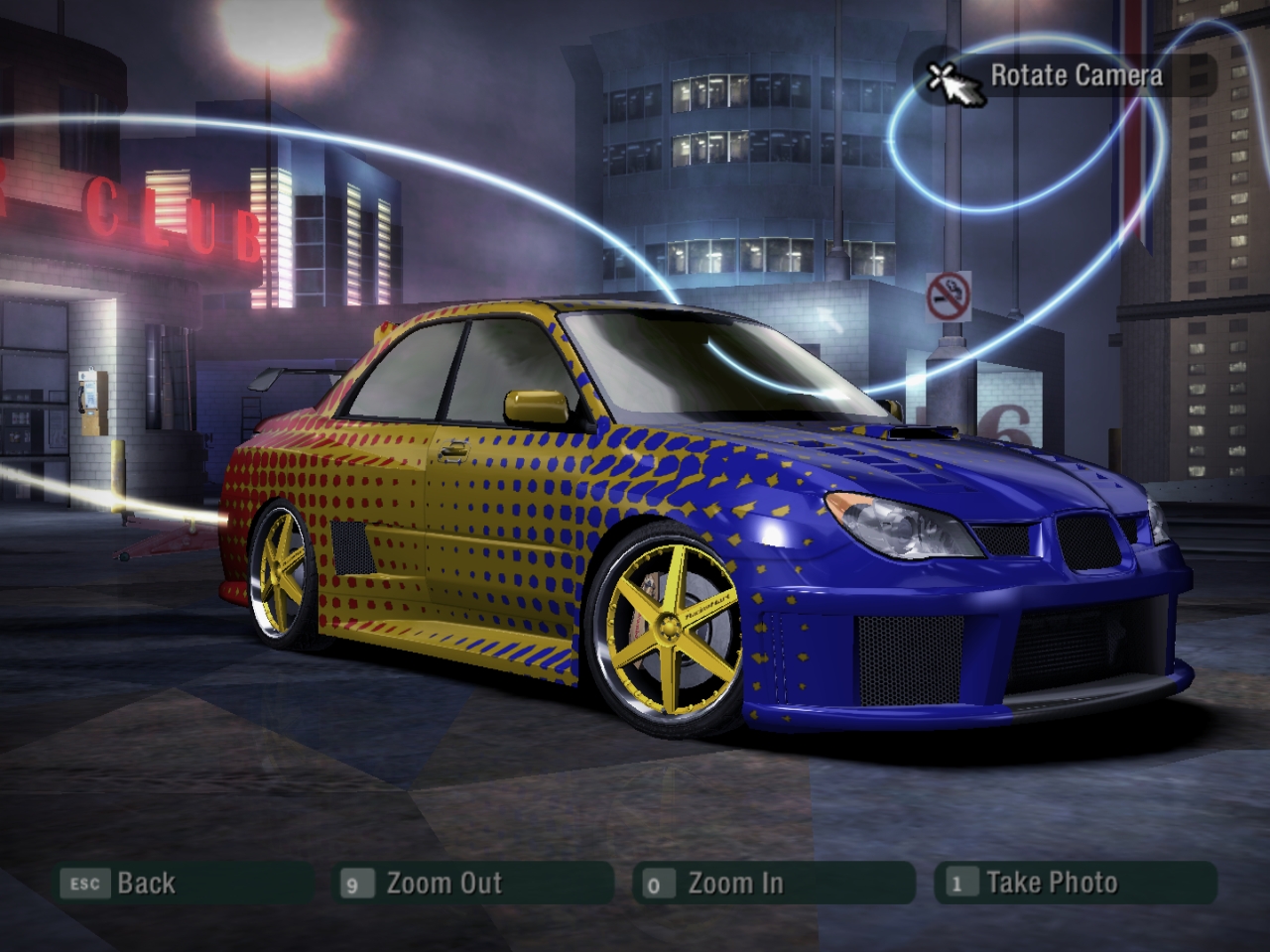This screenshot has width=1270, height=952.
Task: Activate the Take Photo button
Action: point(1051,883)
